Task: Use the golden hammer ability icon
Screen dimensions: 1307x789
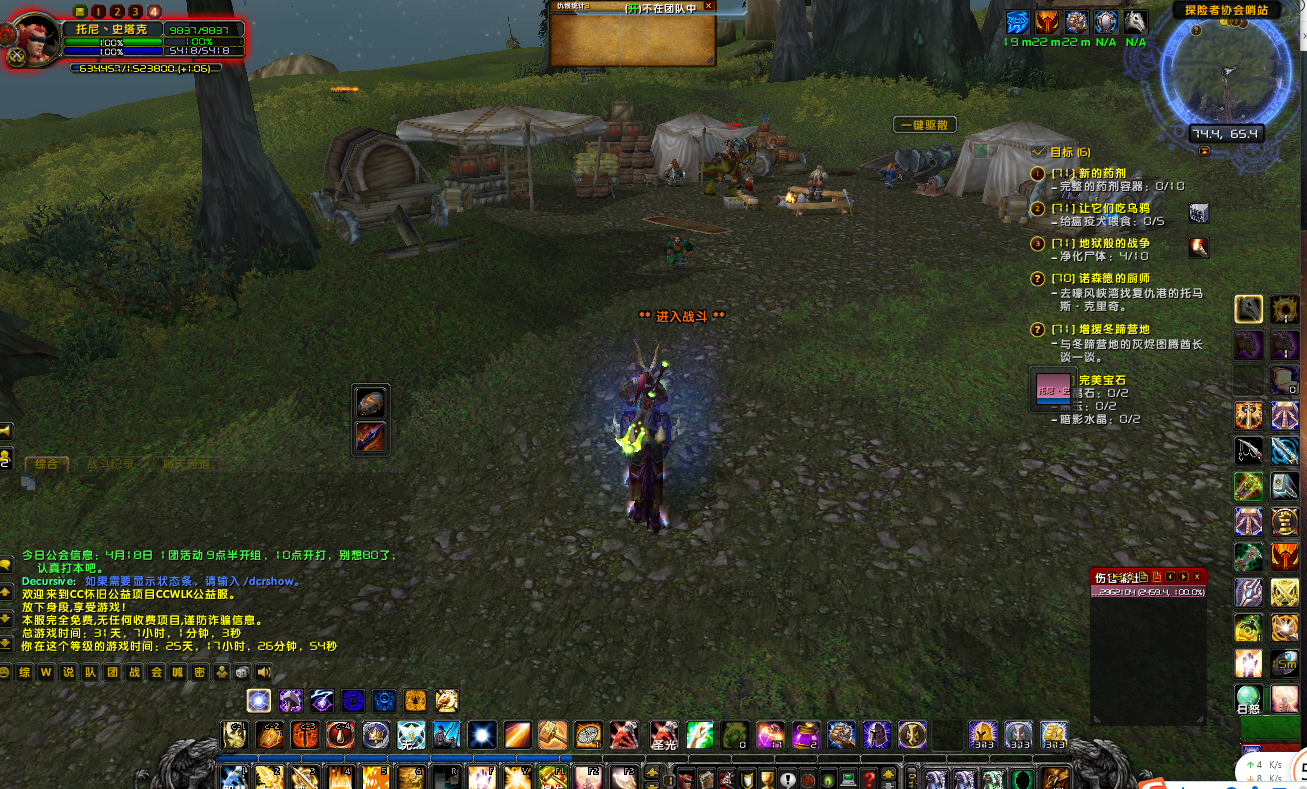Action: (553, 735)
